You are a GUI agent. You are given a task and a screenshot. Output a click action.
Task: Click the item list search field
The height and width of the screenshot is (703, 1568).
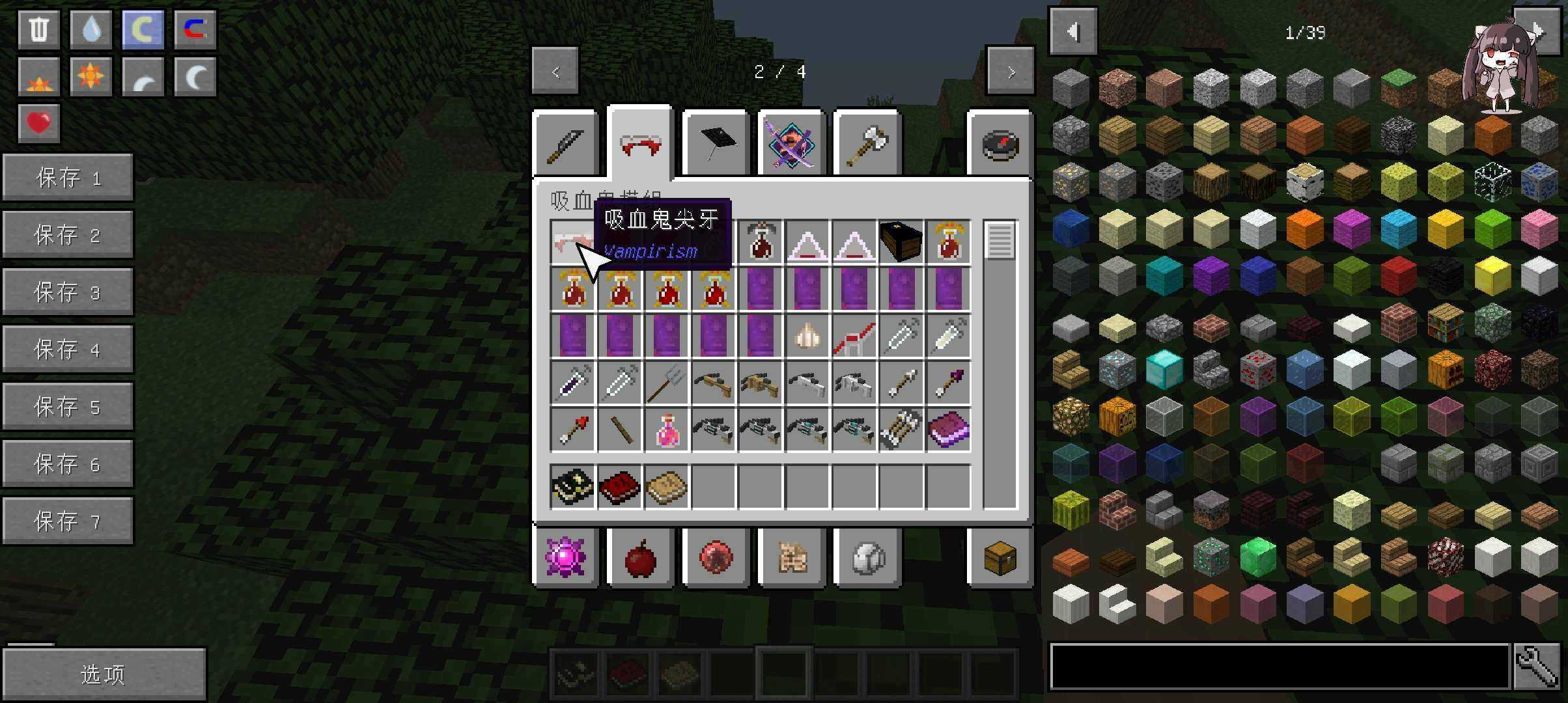pyautogui.click(x=1280, y=666)
